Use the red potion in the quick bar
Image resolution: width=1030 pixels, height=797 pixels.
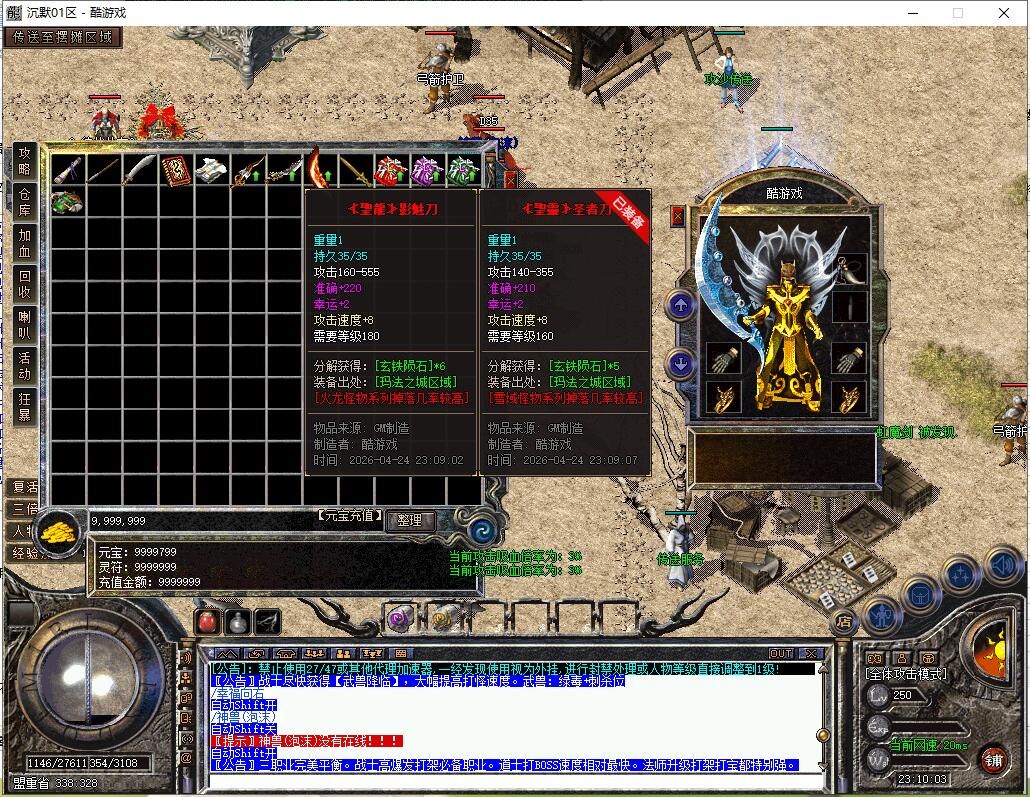[207, 620]
